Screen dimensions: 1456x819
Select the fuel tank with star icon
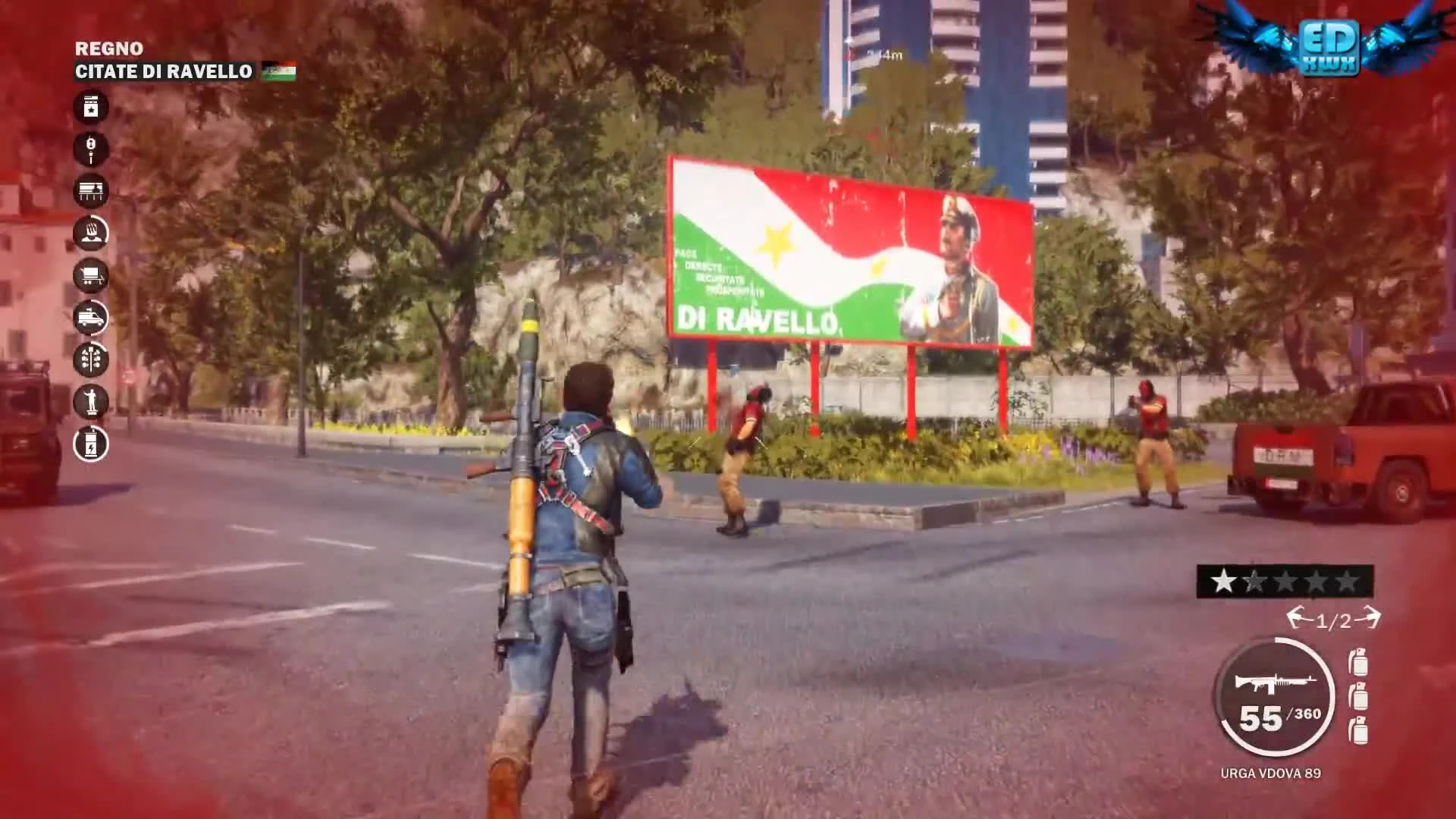click(91, 107)
